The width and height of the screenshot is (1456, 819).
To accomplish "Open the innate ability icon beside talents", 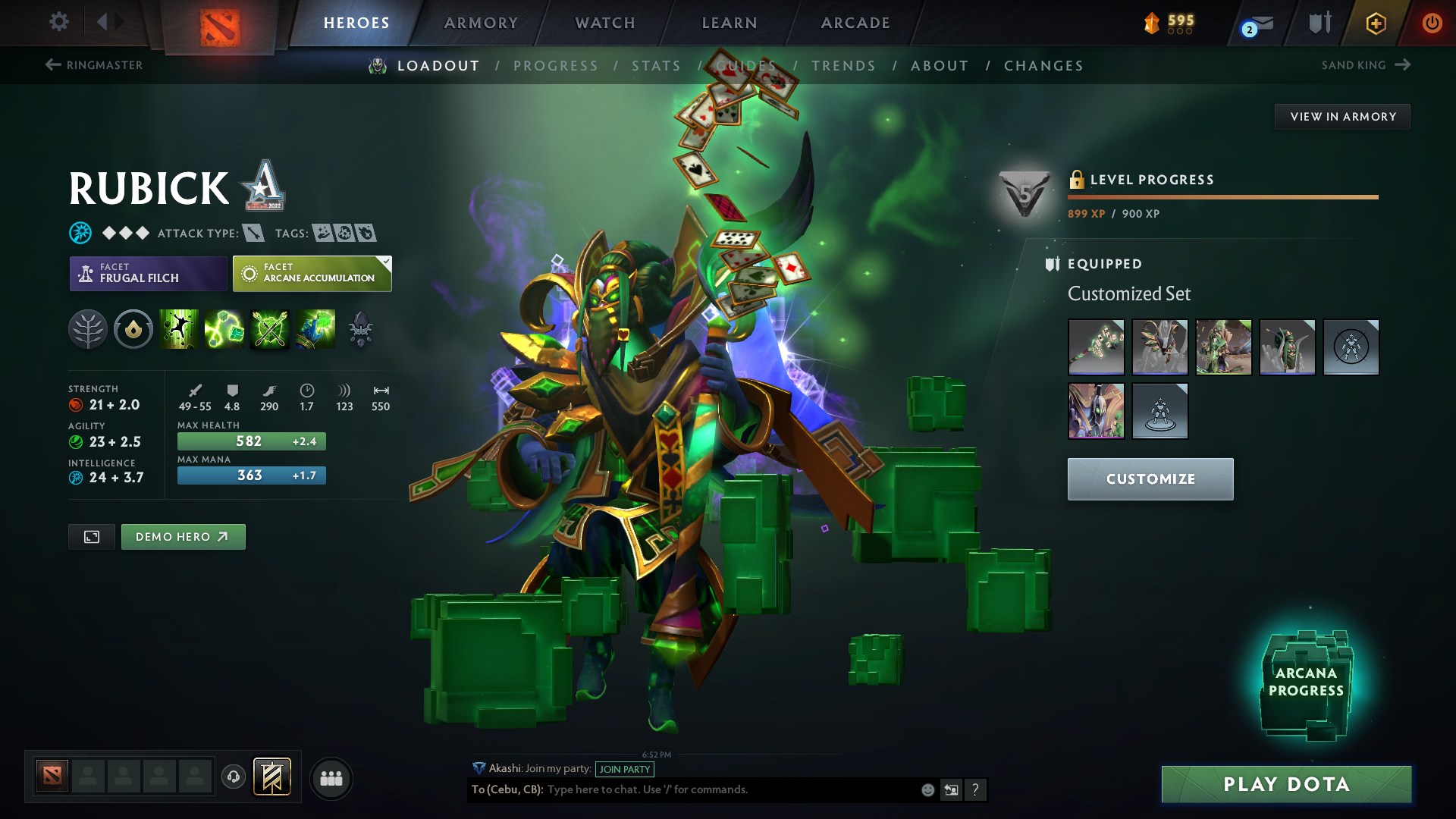I will [133, 329].
